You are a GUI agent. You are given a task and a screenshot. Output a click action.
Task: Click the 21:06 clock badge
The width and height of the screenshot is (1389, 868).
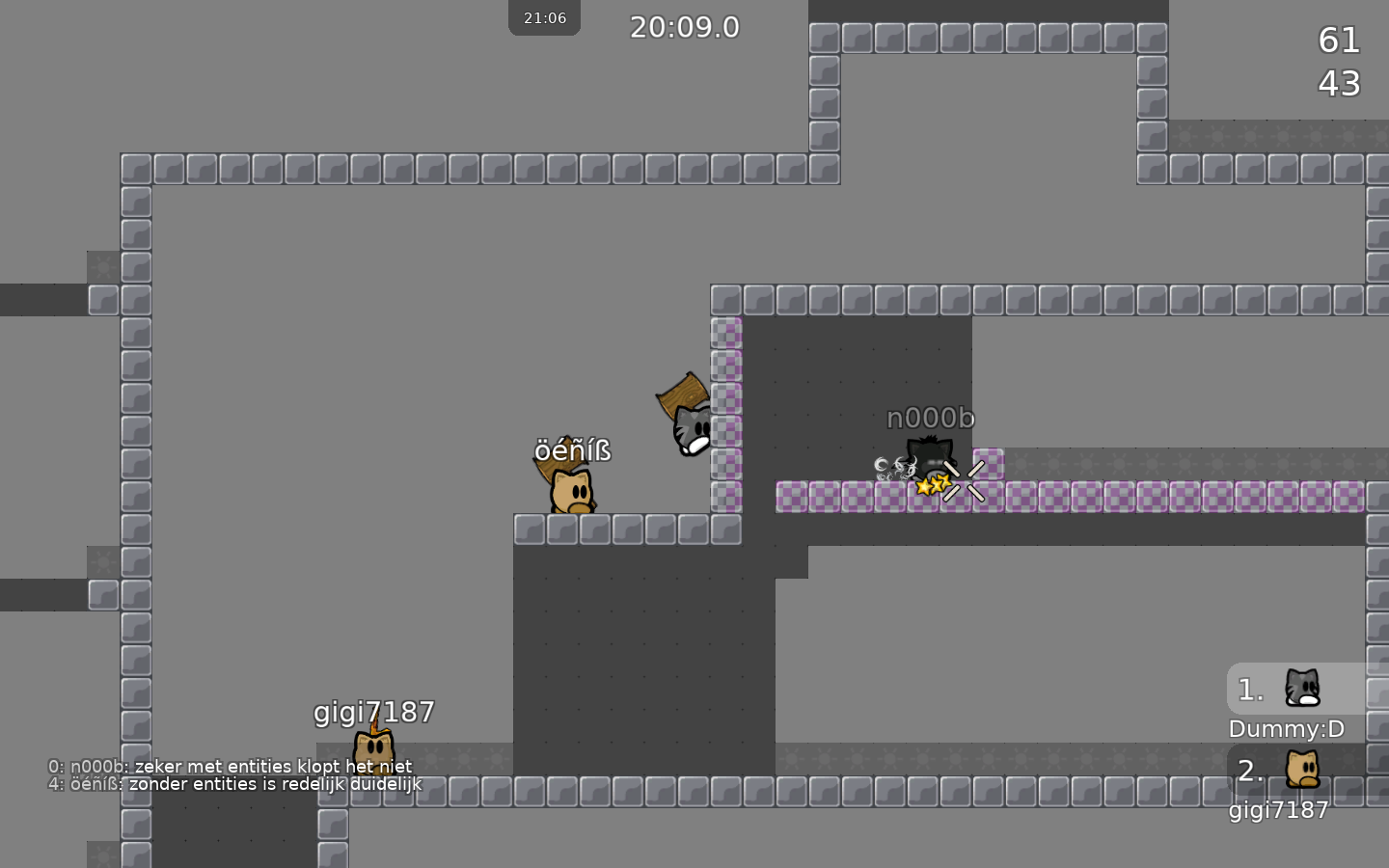[544, 16]
